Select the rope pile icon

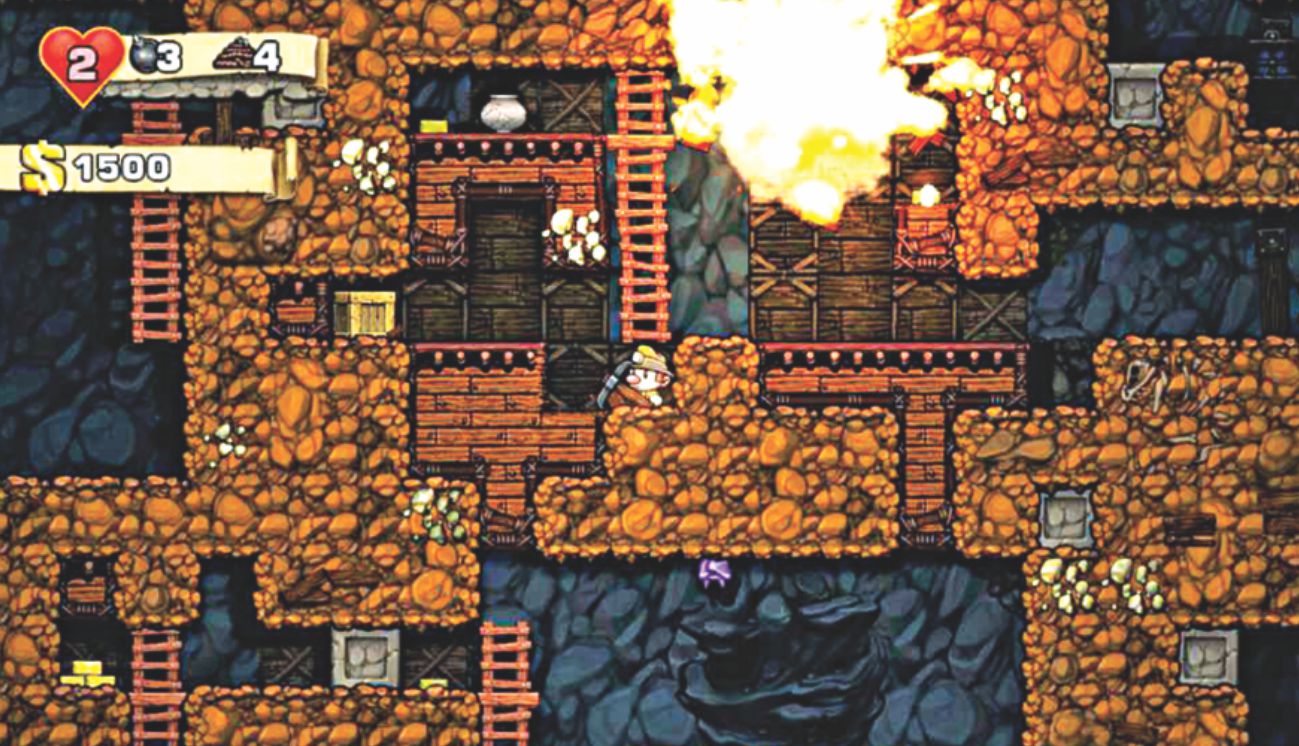(x=232, y=55)
